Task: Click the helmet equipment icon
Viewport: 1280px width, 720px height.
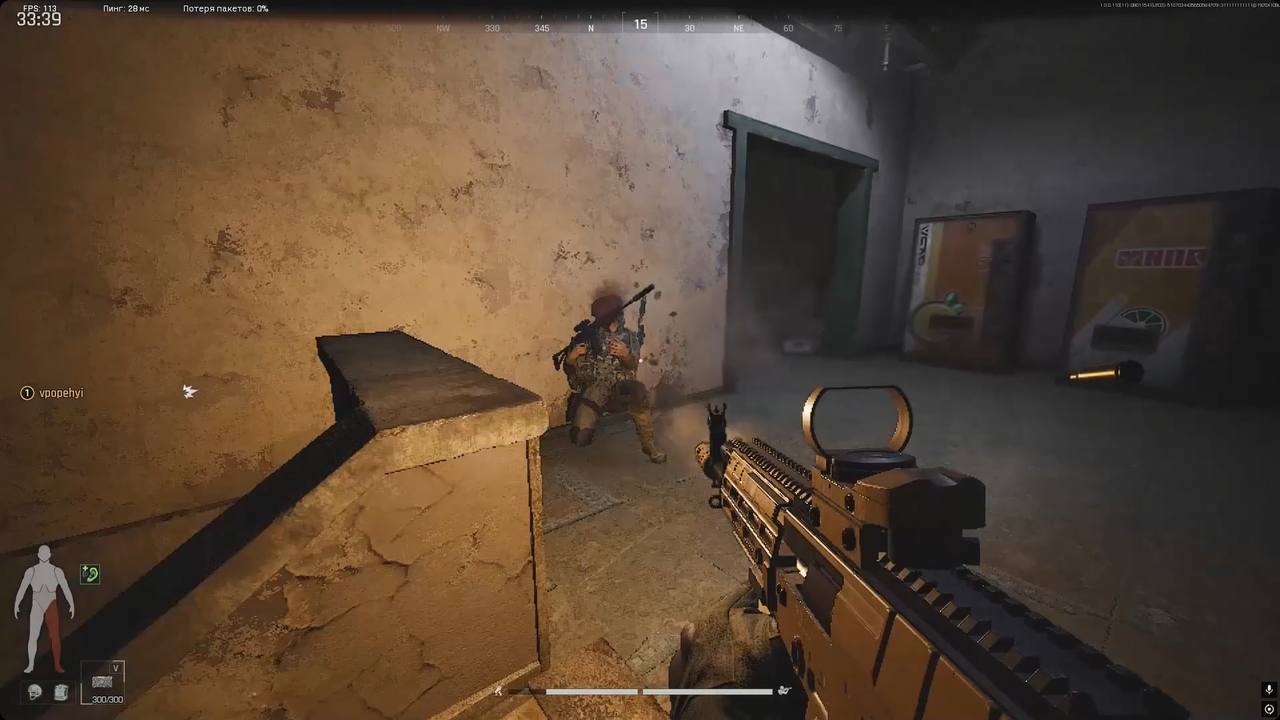Action: click(x=34, y=690)
